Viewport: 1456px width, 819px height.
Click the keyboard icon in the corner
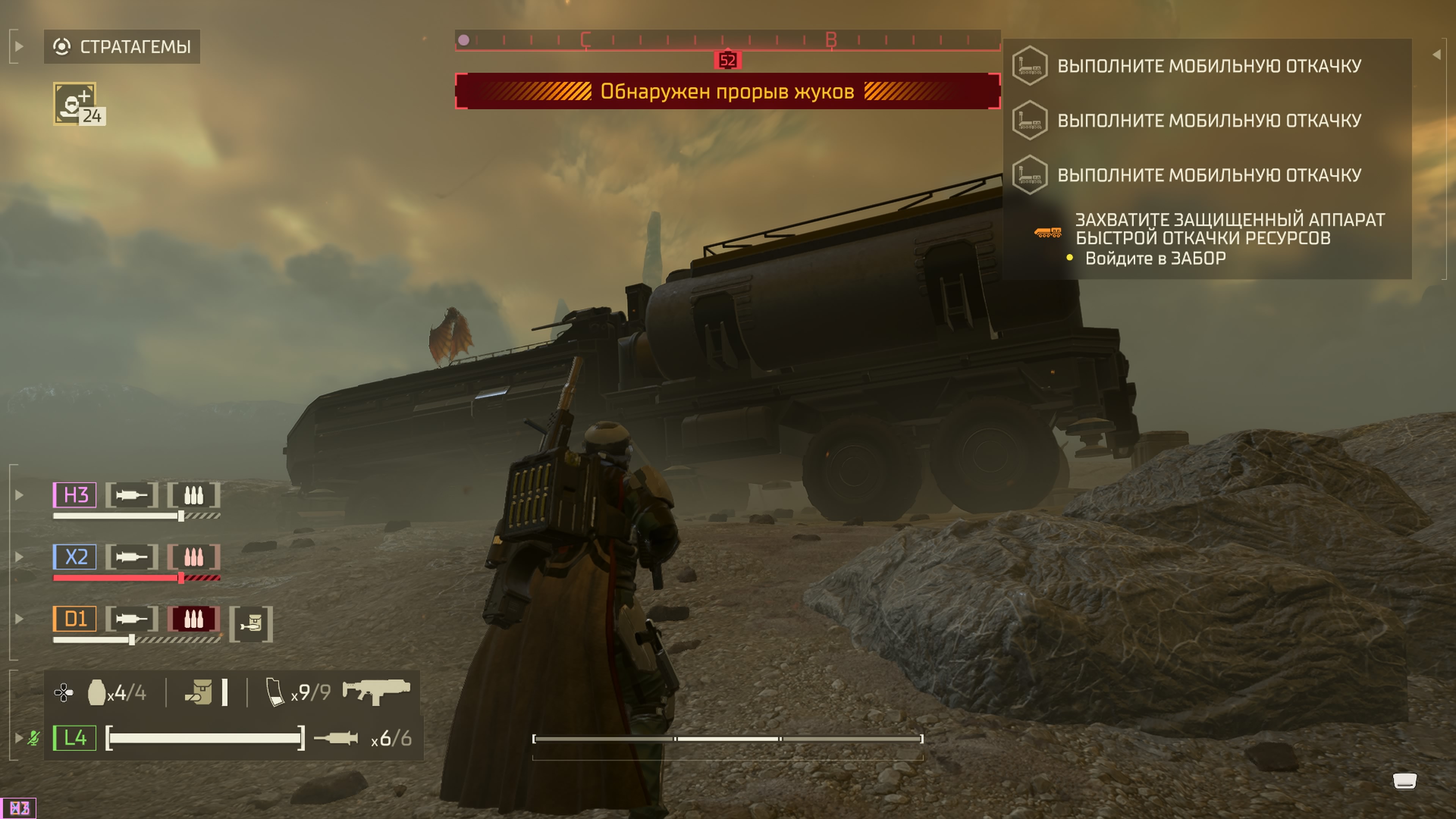tap(1404, 781)
